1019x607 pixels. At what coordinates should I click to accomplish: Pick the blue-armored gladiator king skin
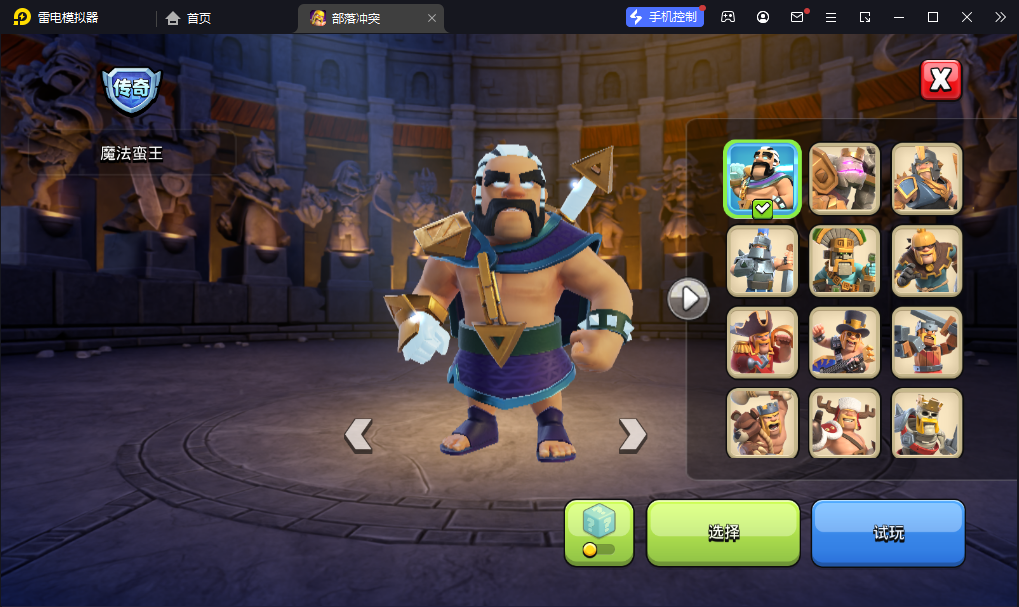[x=927, y=179]
